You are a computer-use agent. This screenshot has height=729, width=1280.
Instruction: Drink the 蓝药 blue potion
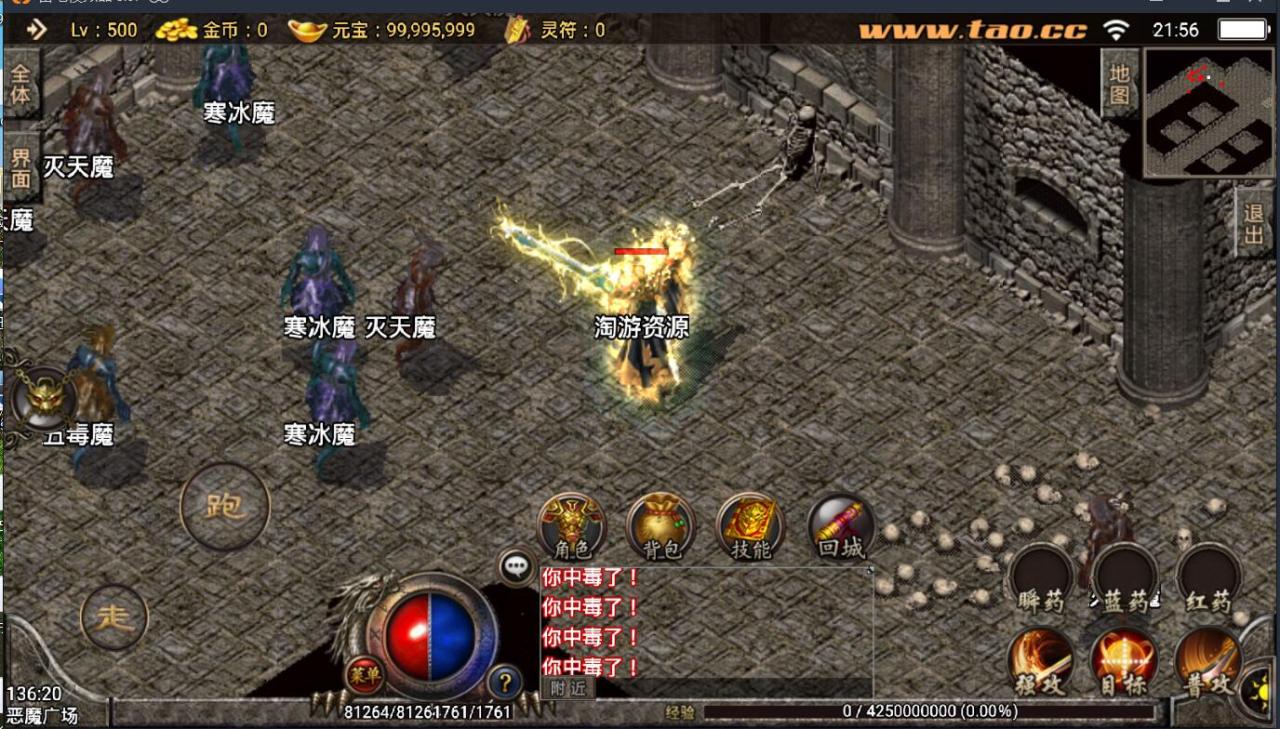click(x=1123, y=580)
